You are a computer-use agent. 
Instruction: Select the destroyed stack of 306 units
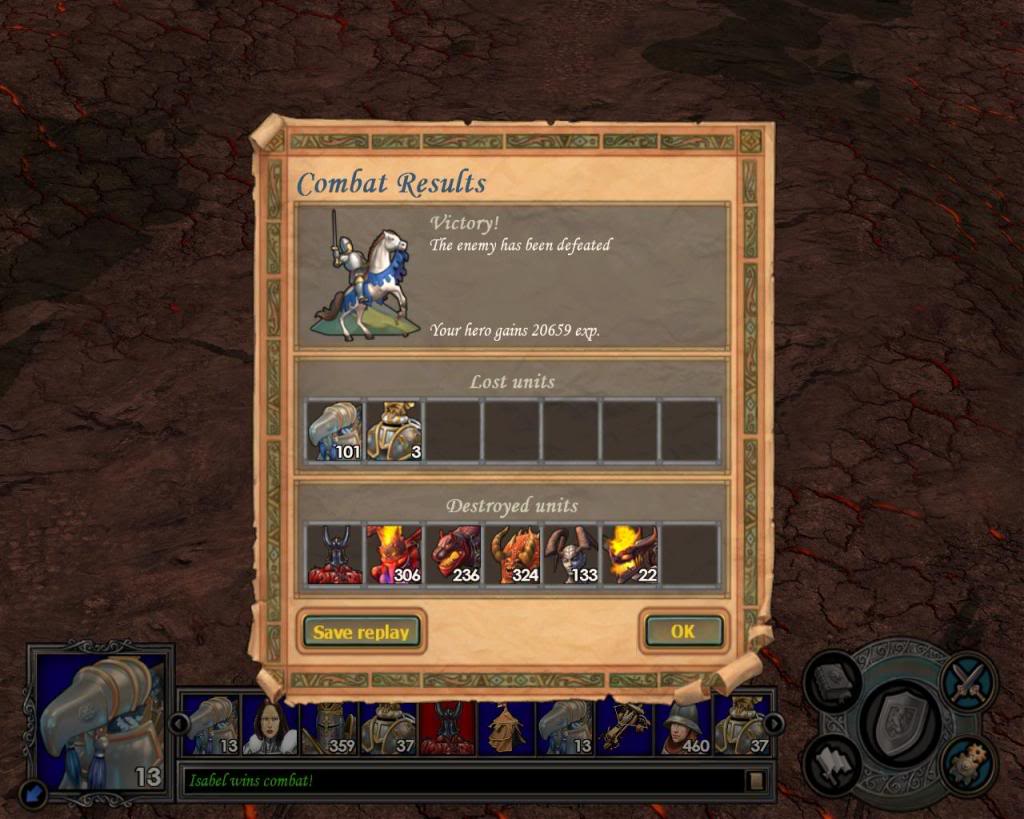[x=394, y=555]
